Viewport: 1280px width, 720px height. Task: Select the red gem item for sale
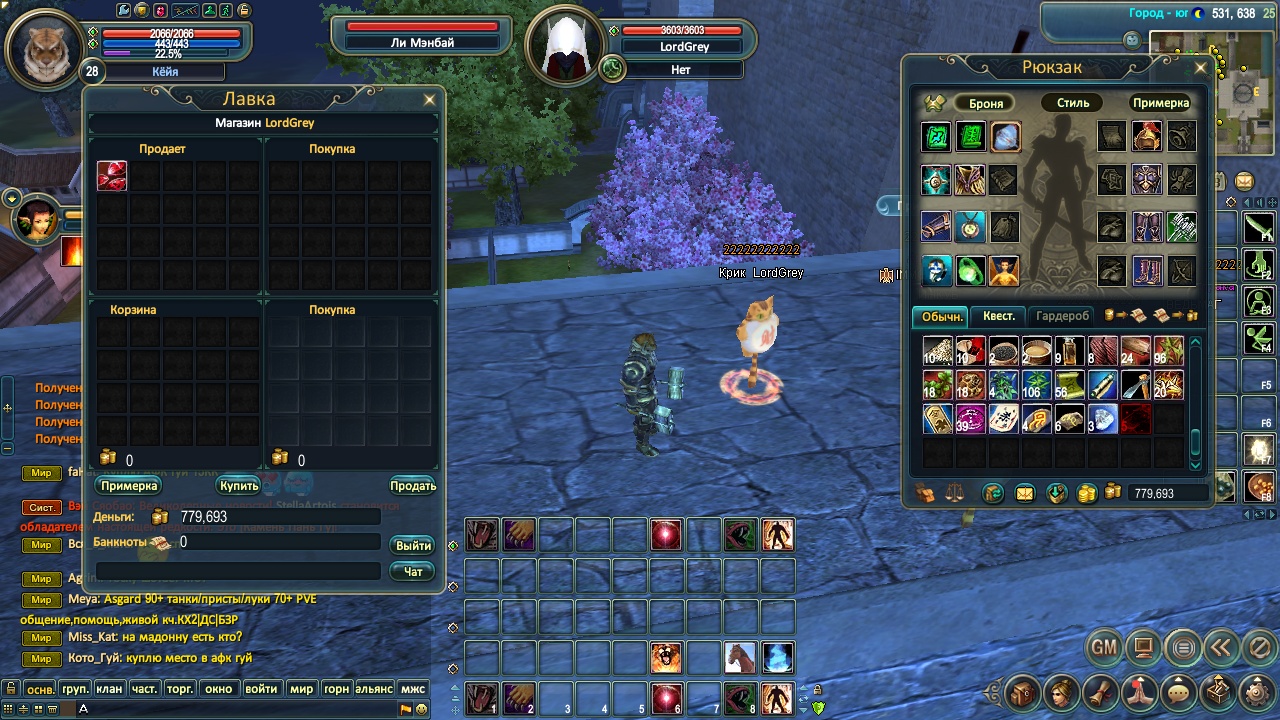coord(112,176)
